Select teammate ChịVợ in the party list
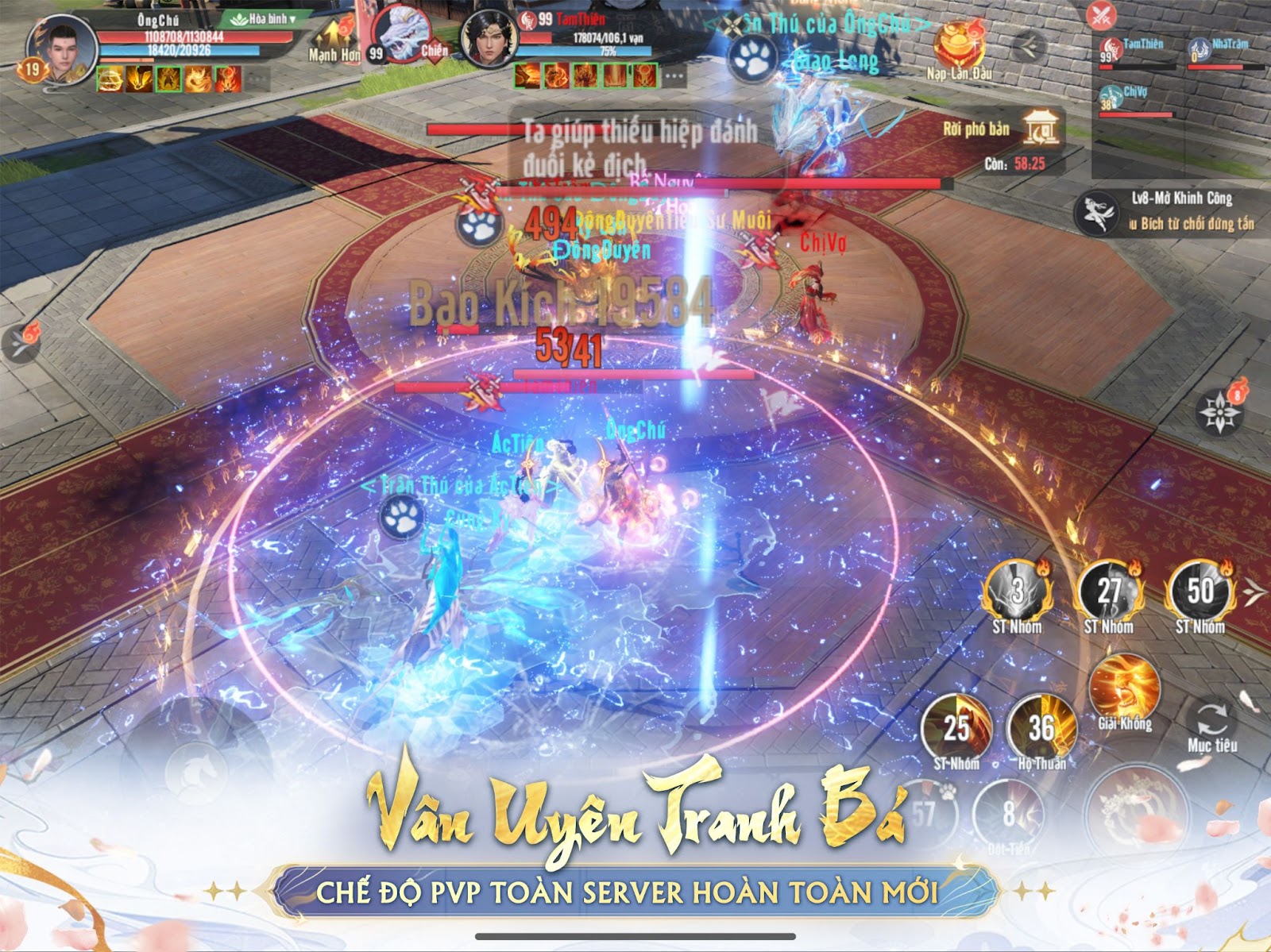The width and height of the screenshot is (1271, 952). pos(1111,96)
